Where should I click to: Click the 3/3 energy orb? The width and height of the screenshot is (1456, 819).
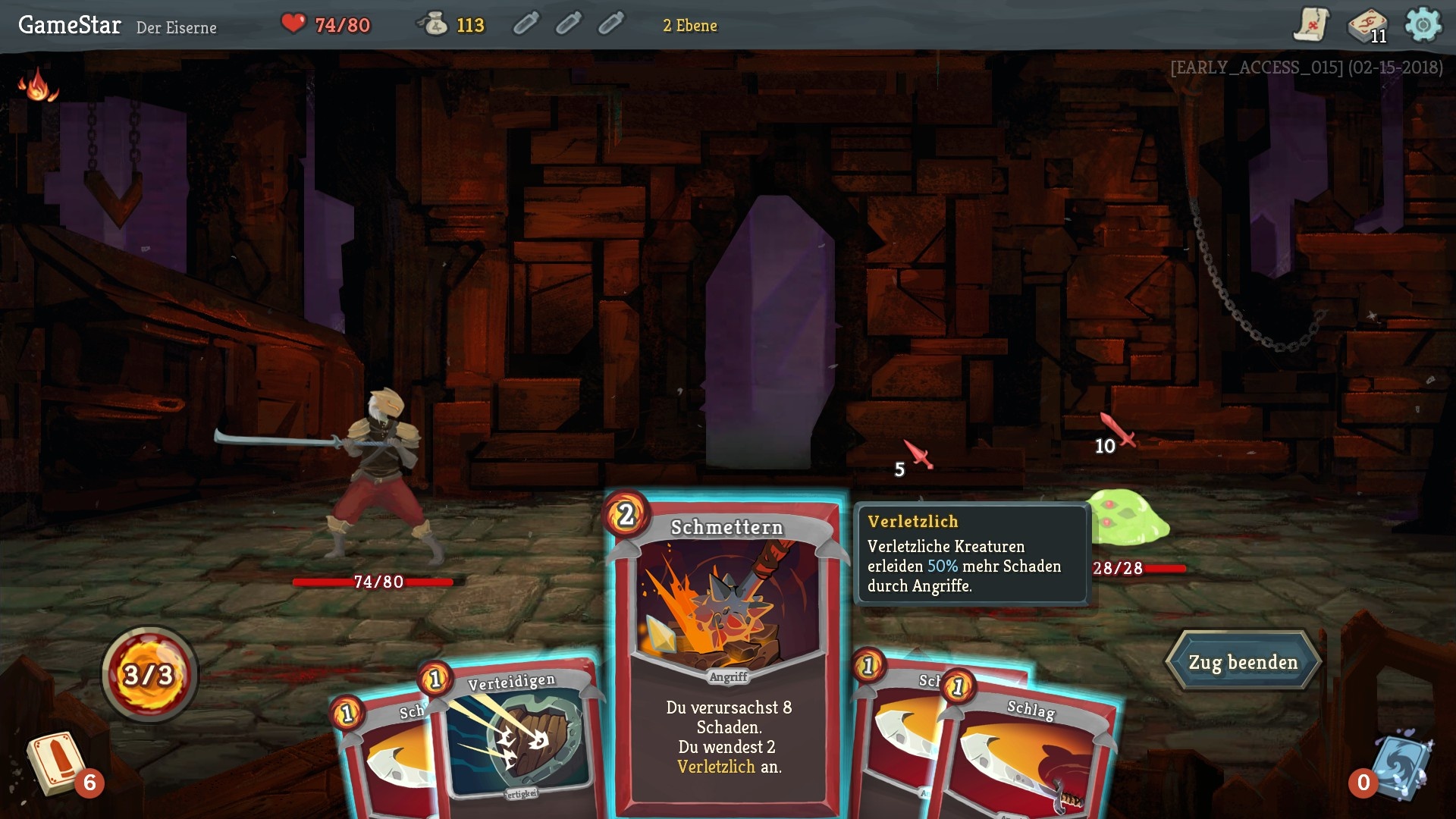point(149,676)
